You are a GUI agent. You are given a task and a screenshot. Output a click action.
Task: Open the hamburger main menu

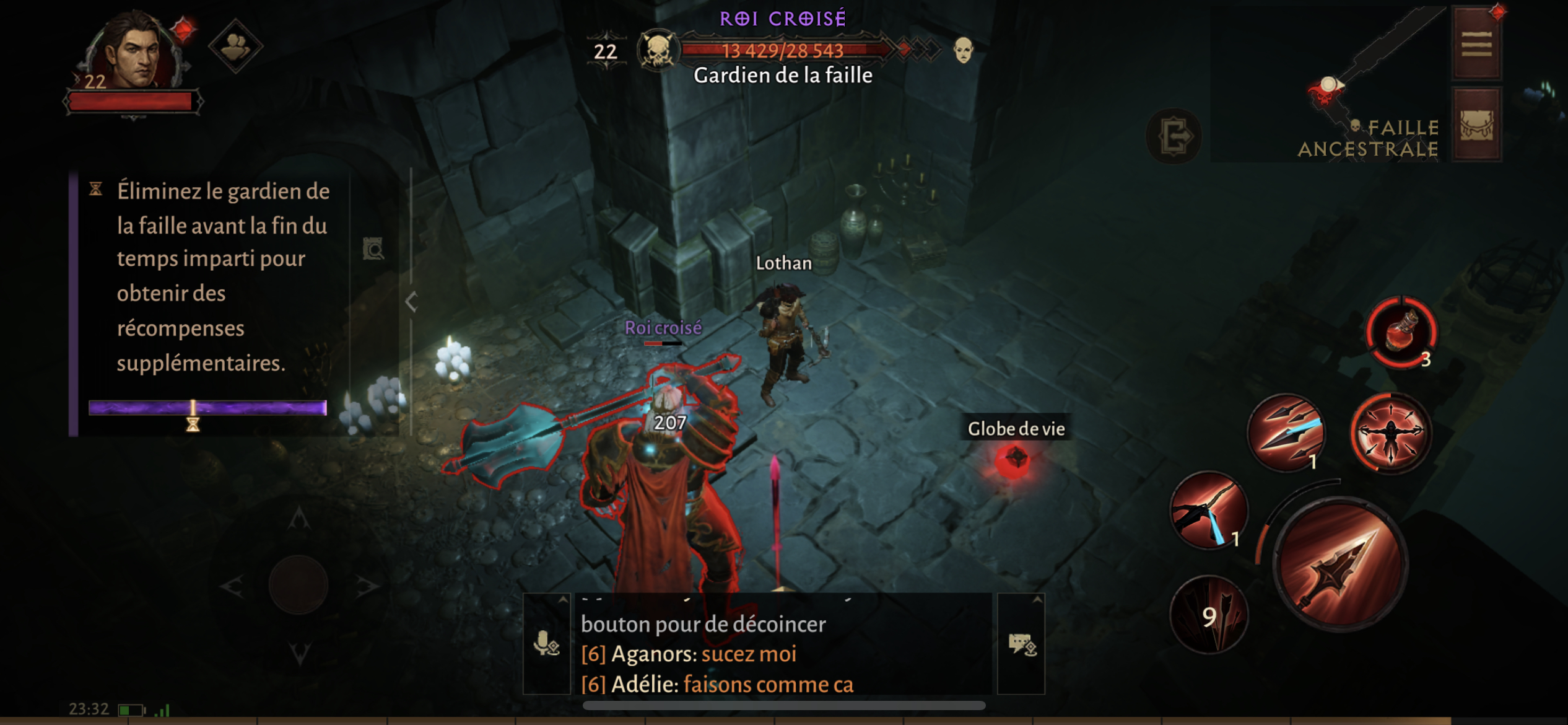1477,45
